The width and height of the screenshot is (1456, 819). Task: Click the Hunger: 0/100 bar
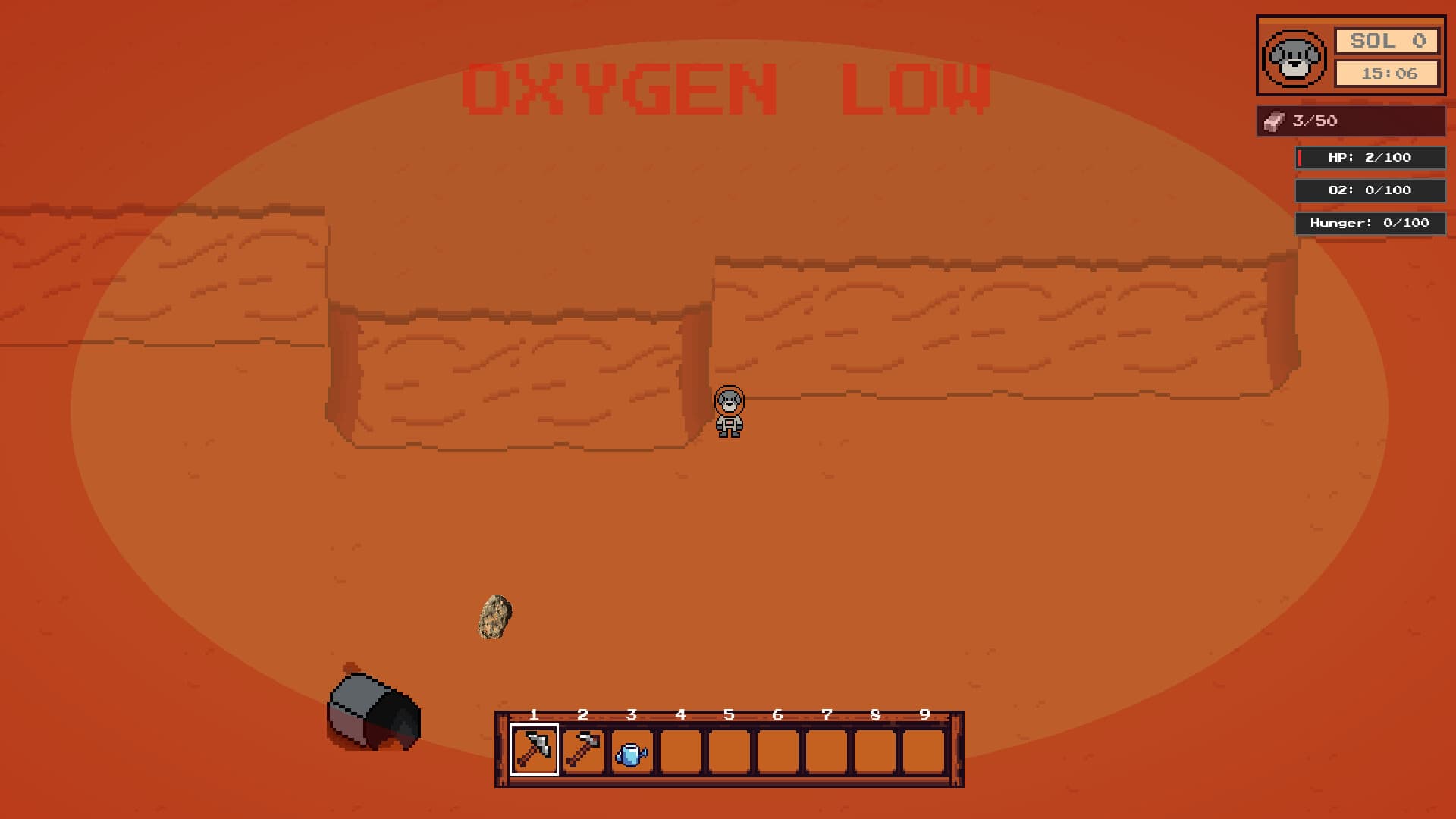click(1370, 223)
